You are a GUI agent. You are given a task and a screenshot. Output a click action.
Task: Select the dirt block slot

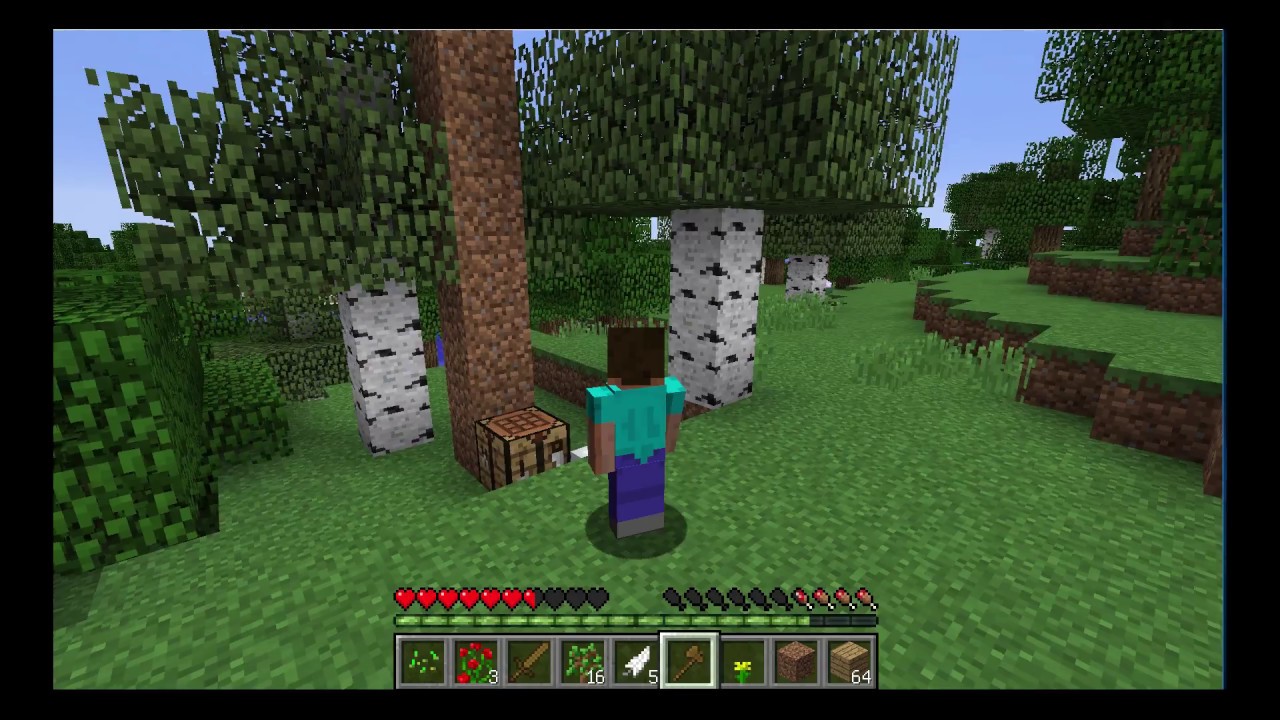(x=796, y=663)
